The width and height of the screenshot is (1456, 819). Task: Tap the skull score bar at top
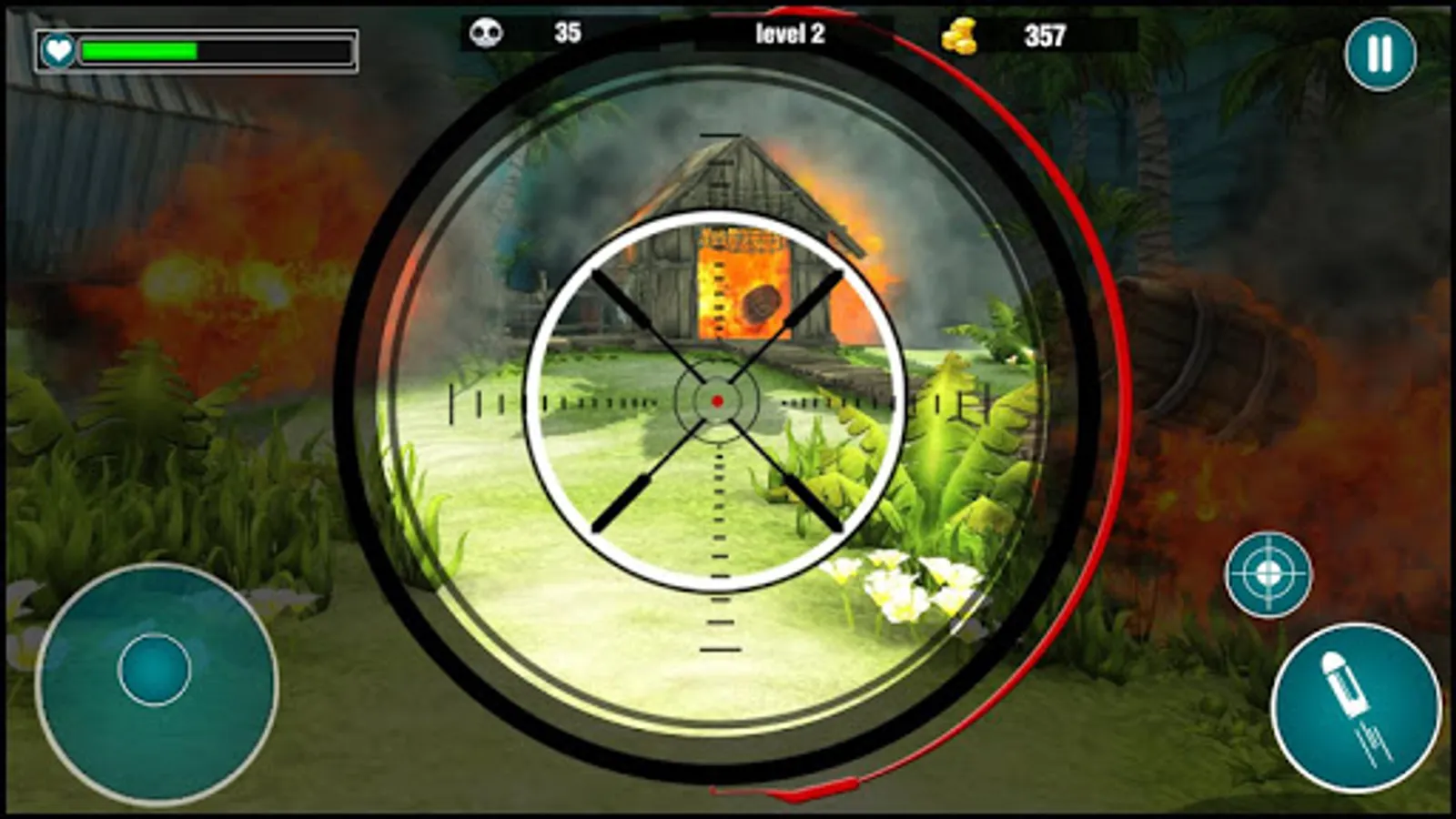528,34
